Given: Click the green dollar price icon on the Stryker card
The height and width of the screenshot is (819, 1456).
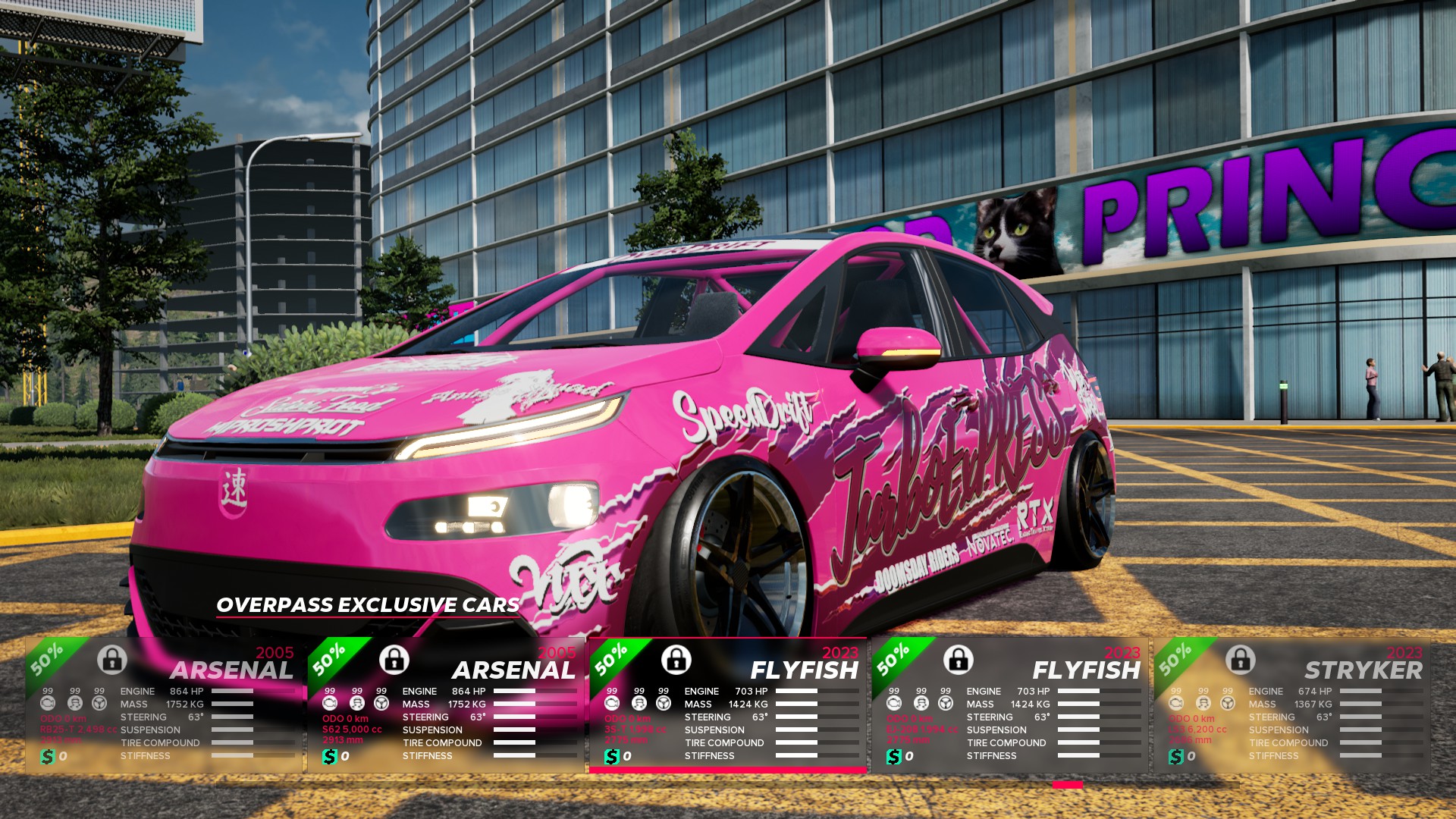Looking at the screenshot, I should point(1176,758).
